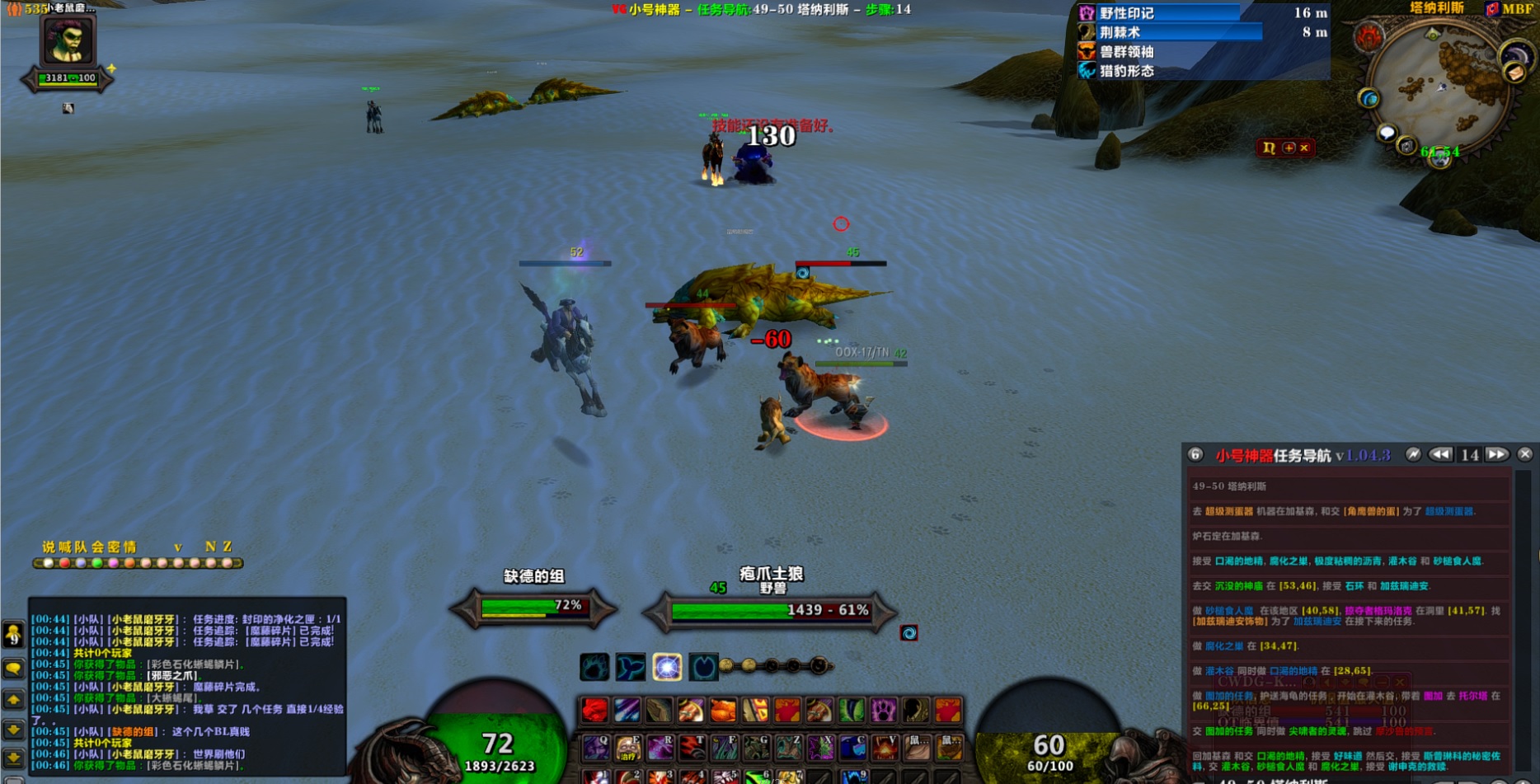The width and height of the screenshot is (1540, 784).
Task: Close the quest navigation panel
Action: [x=1525, y=454]
